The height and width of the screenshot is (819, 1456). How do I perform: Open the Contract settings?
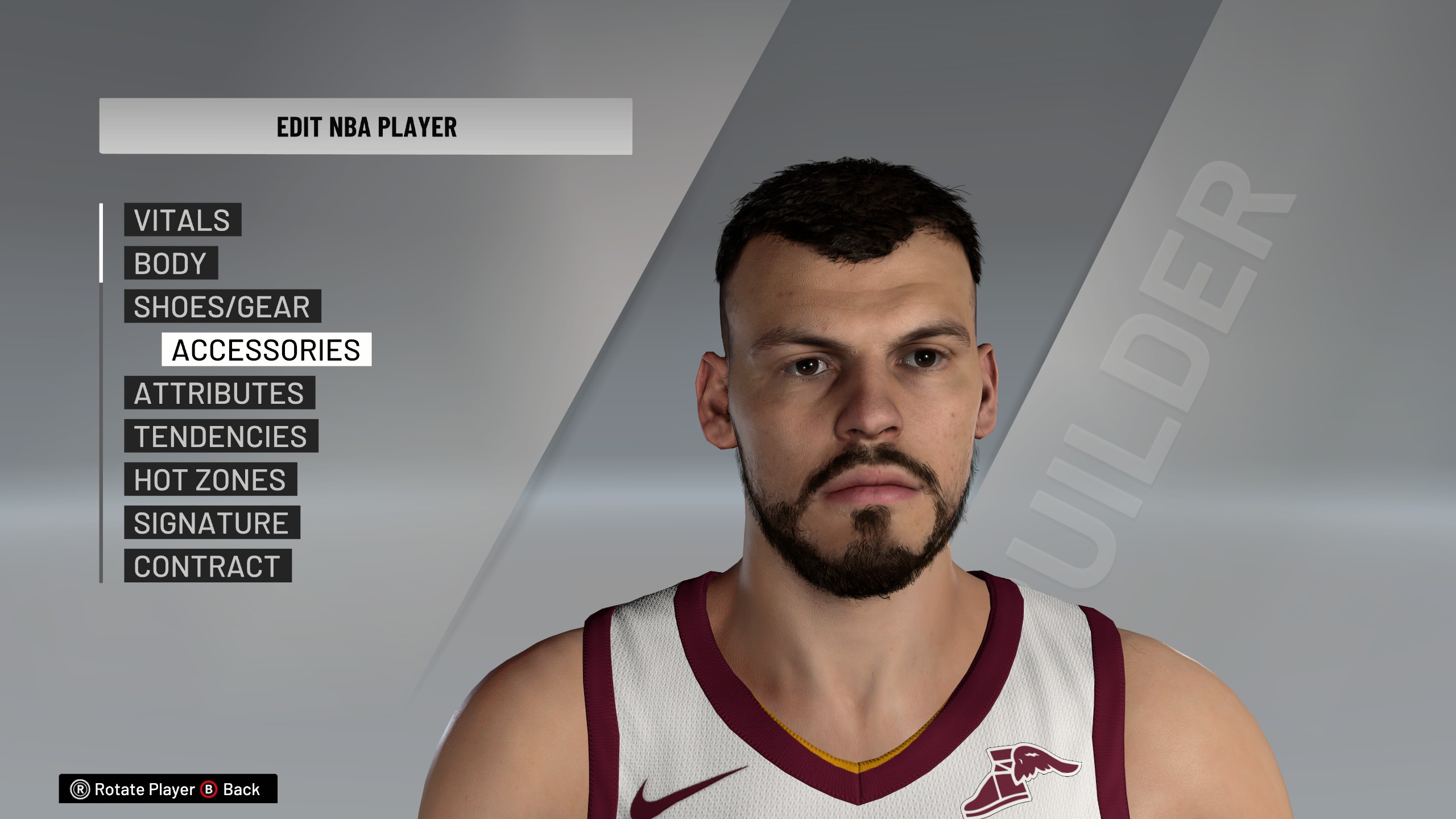pyautogui.click(x=208, y=566)
